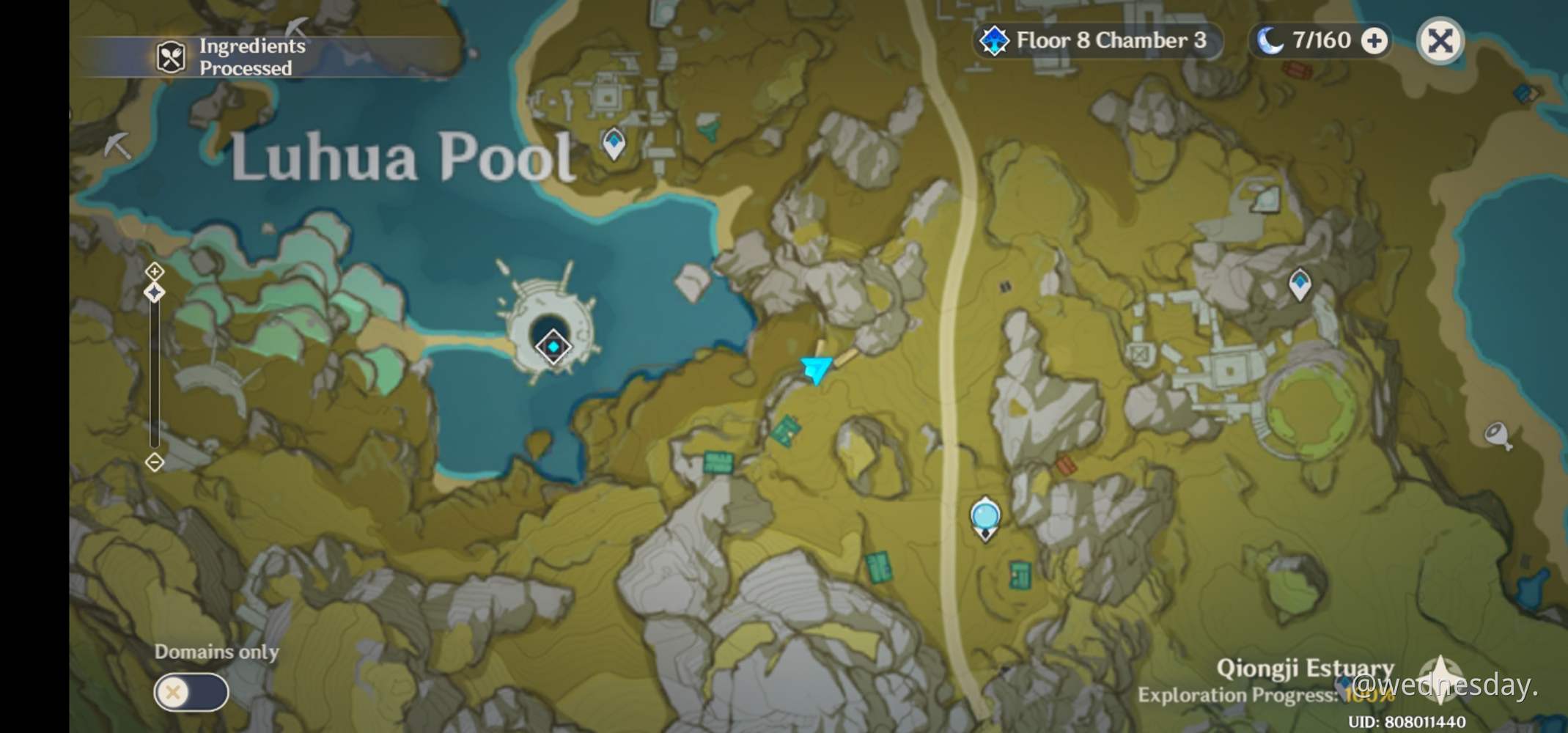
Task: Close the map with the X button
Action: pyautogui.click(x=1439, y=42)
